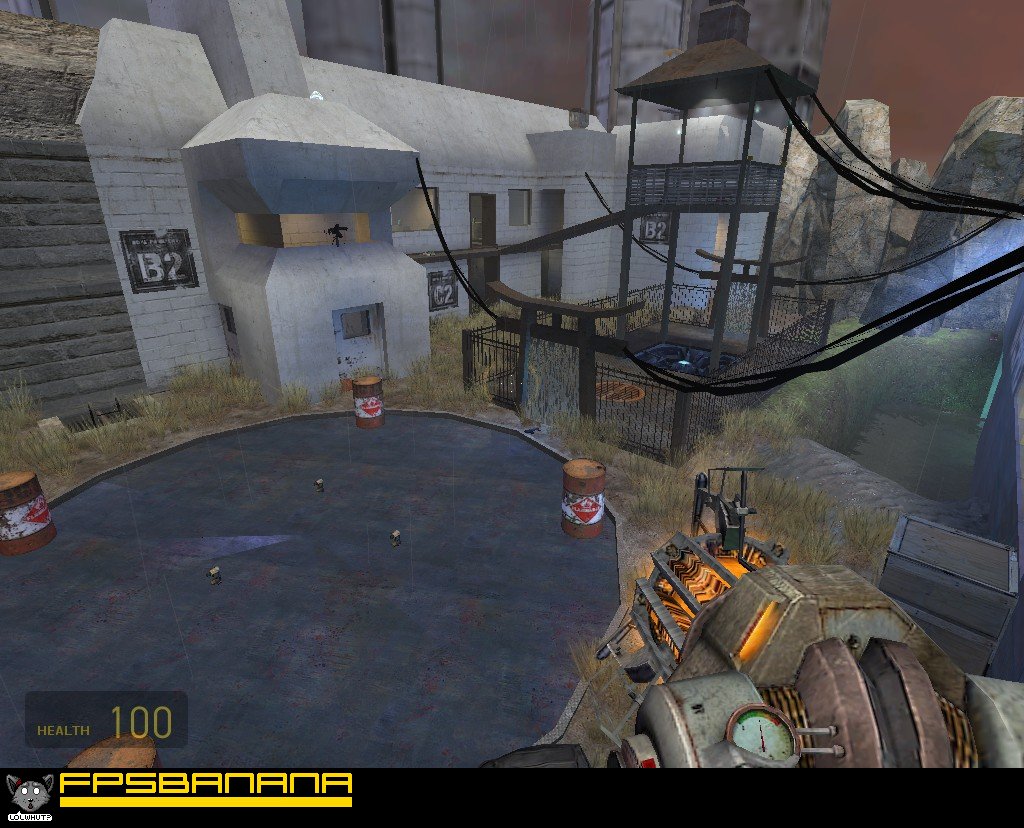Click the FPSBanana logo banner
The image size is (1024, 828).
point(205,788)
